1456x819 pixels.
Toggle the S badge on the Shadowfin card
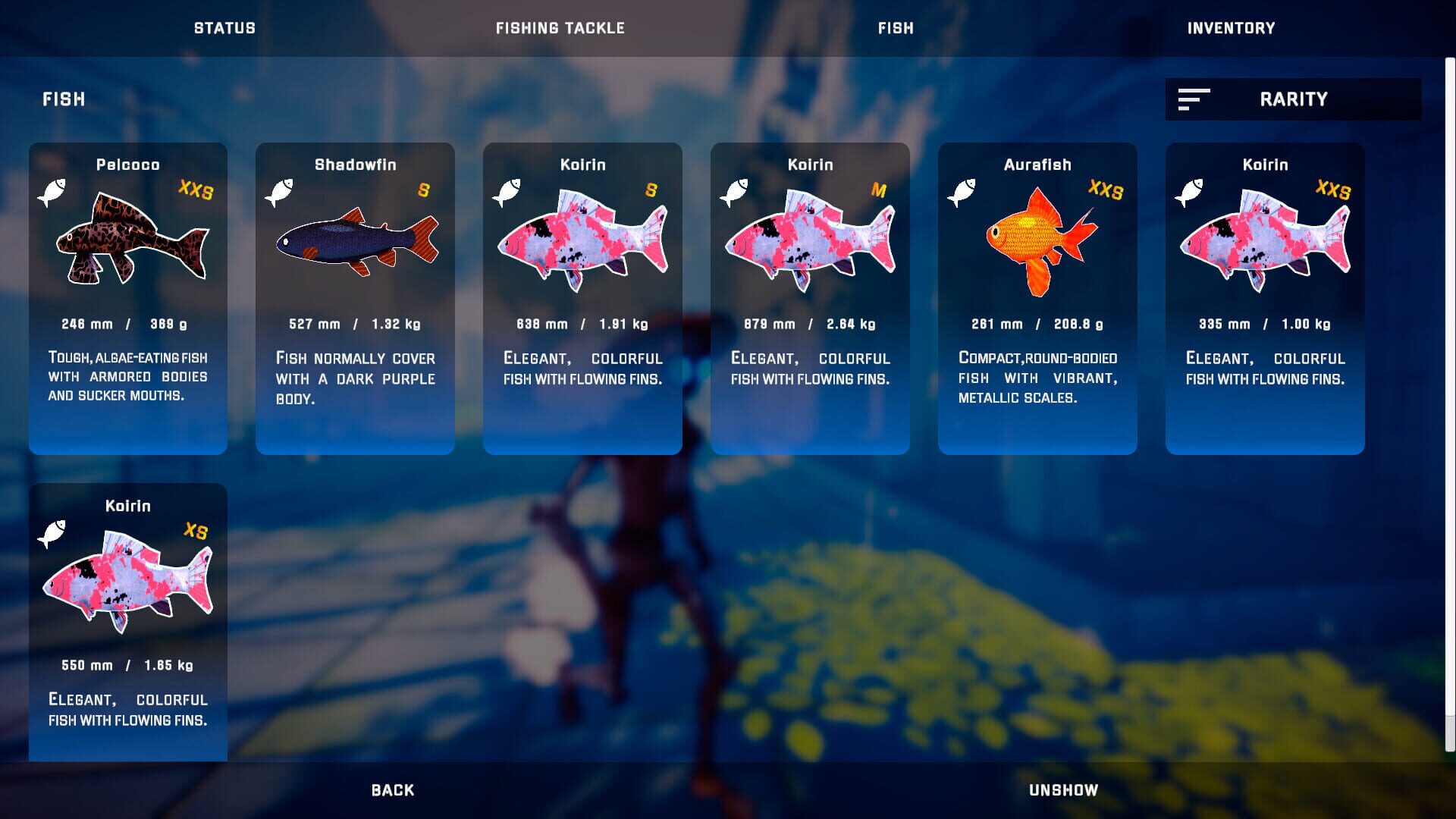pyautogui.click(x=425, y=192)
